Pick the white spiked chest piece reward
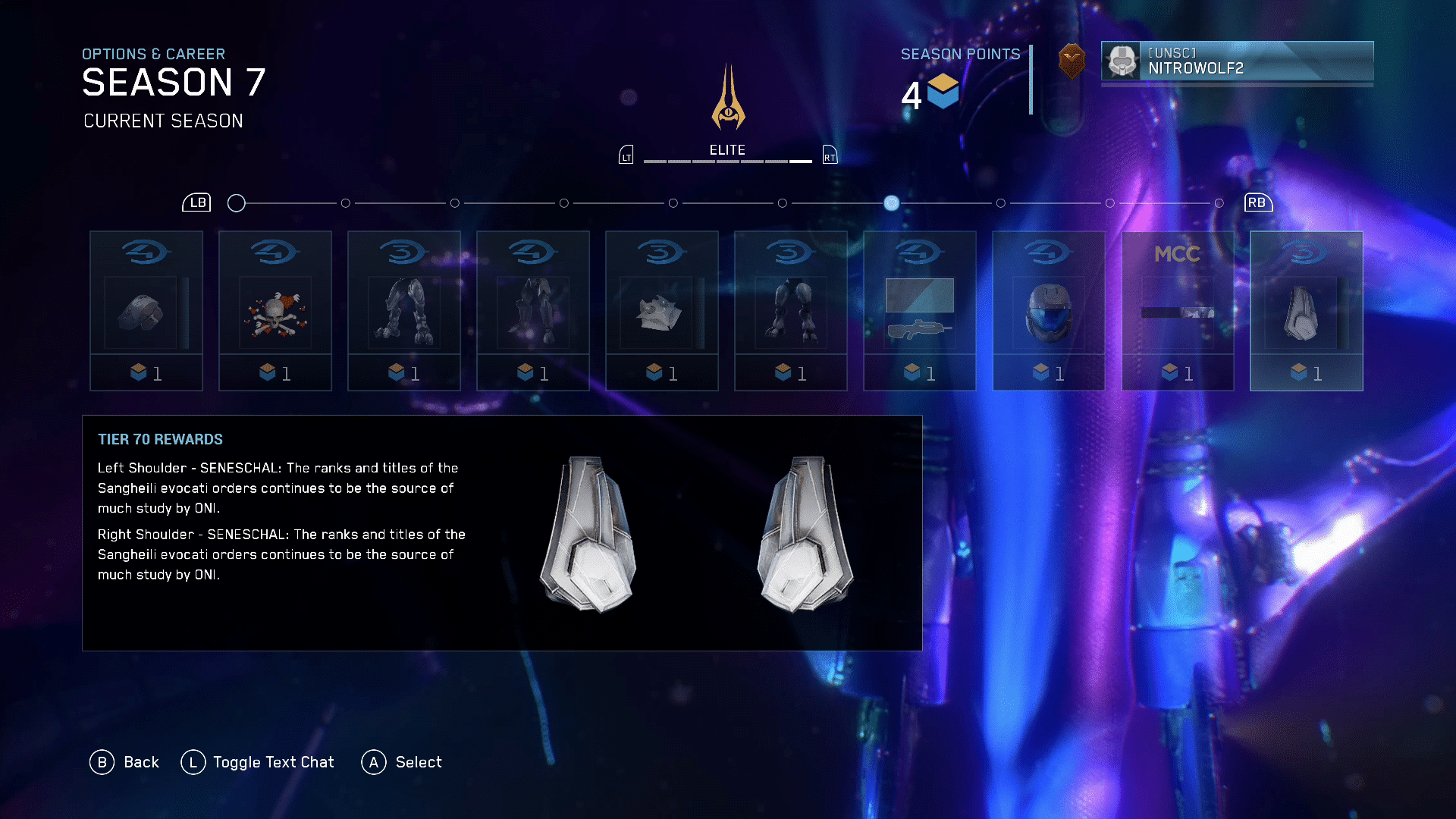1456x819 pixels. pos(662,311)
